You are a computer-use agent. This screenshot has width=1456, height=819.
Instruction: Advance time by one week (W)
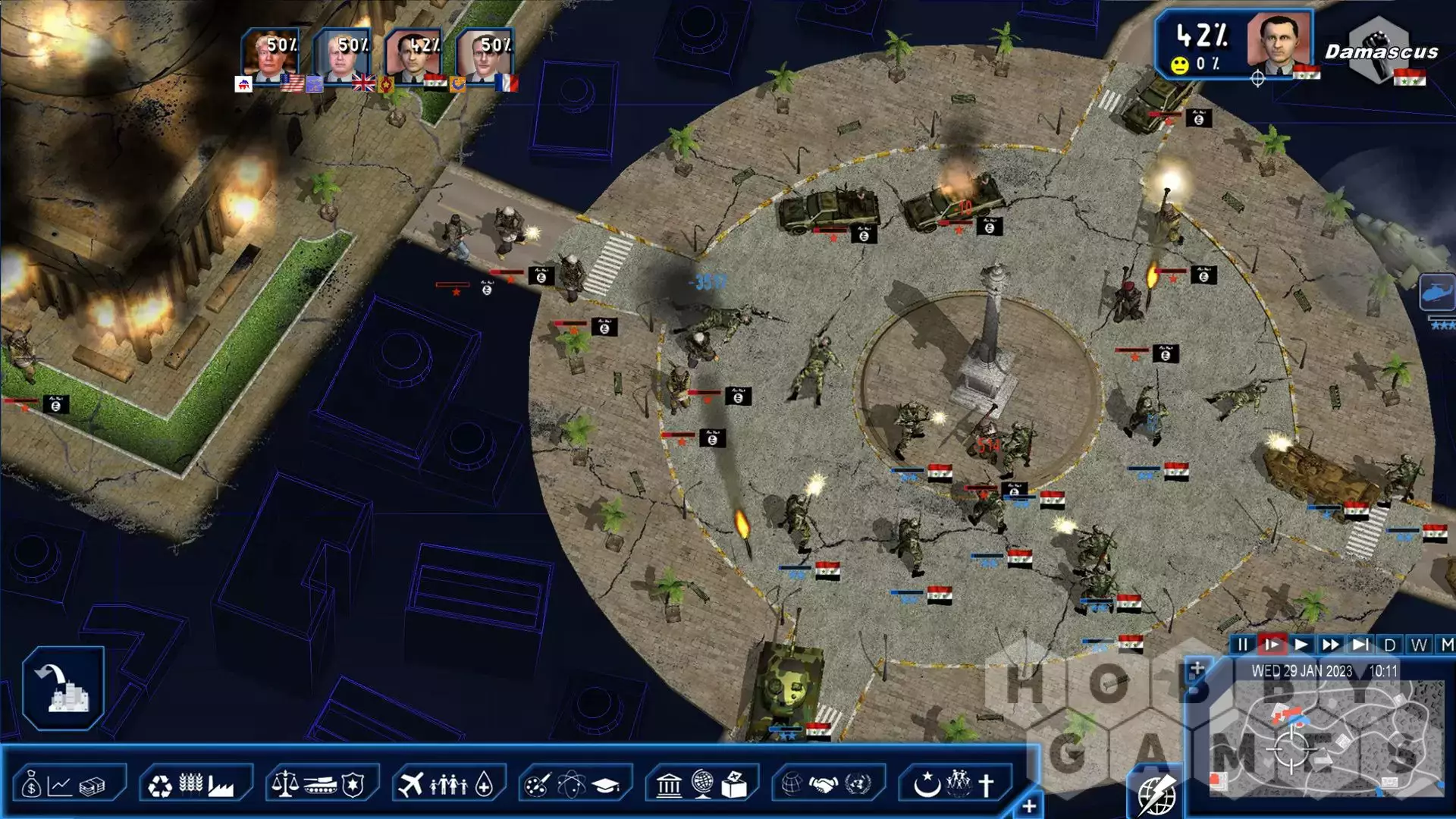[1419, 645]
